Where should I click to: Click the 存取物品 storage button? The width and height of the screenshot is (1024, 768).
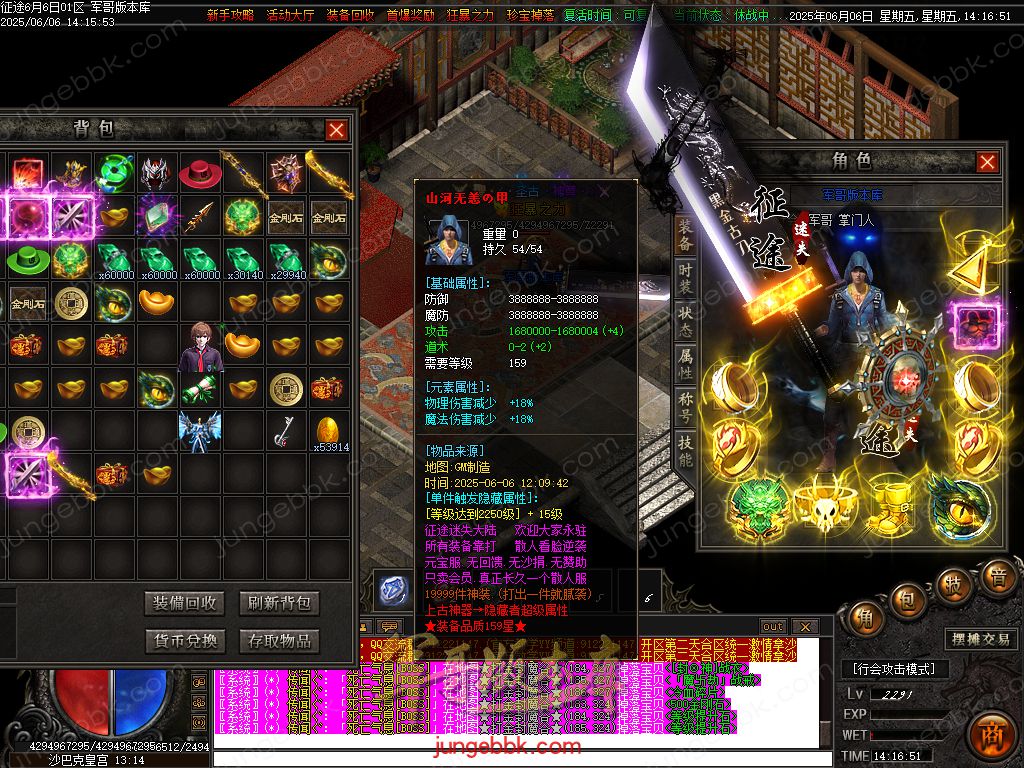pyautogui.click(x=280, y=640)
